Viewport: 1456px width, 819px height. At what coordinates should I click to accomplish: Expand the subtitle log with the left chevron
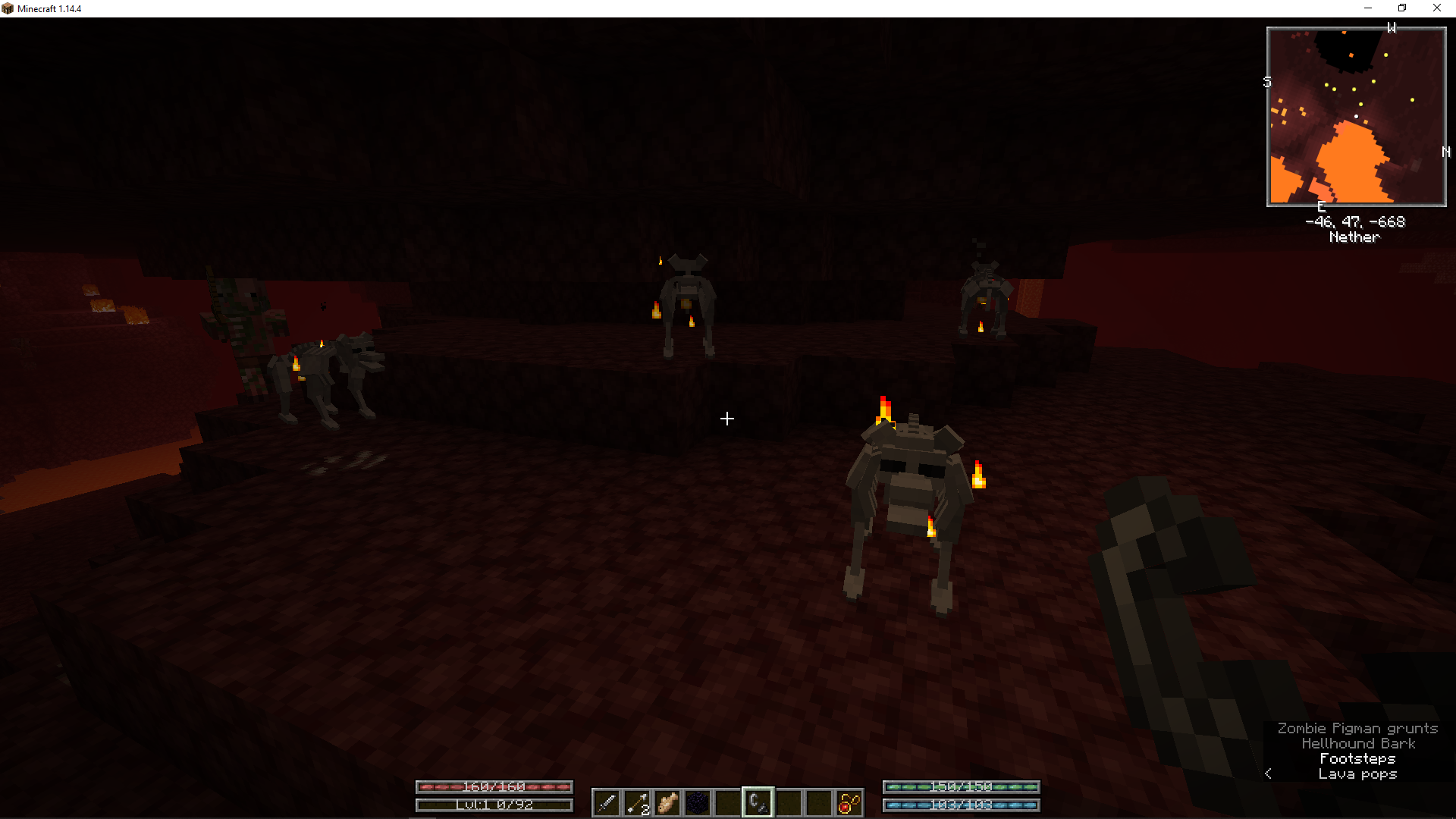[1268, 773]
